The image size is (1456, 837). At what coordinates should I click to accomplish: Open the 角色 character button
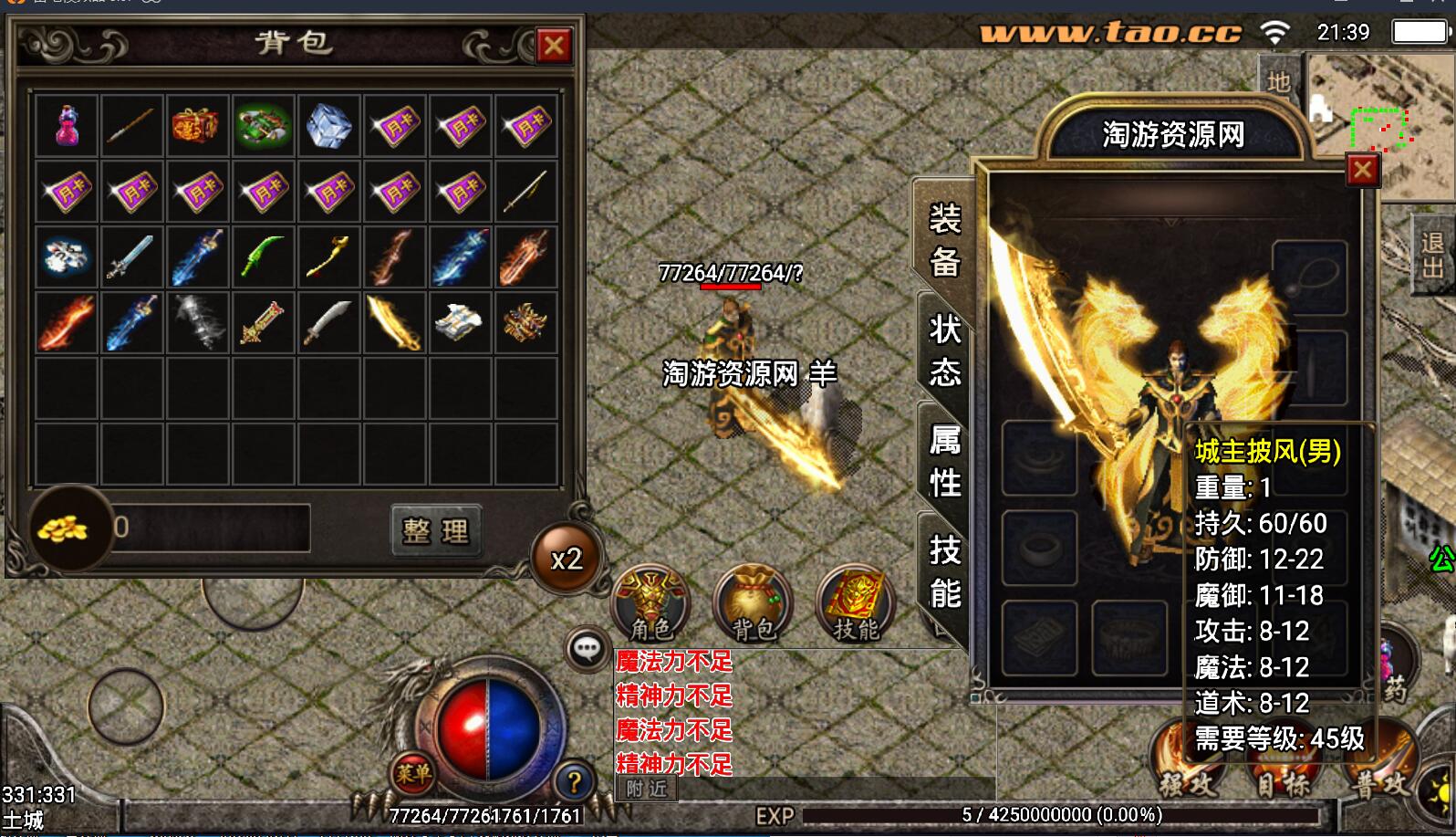pos(650,602)
